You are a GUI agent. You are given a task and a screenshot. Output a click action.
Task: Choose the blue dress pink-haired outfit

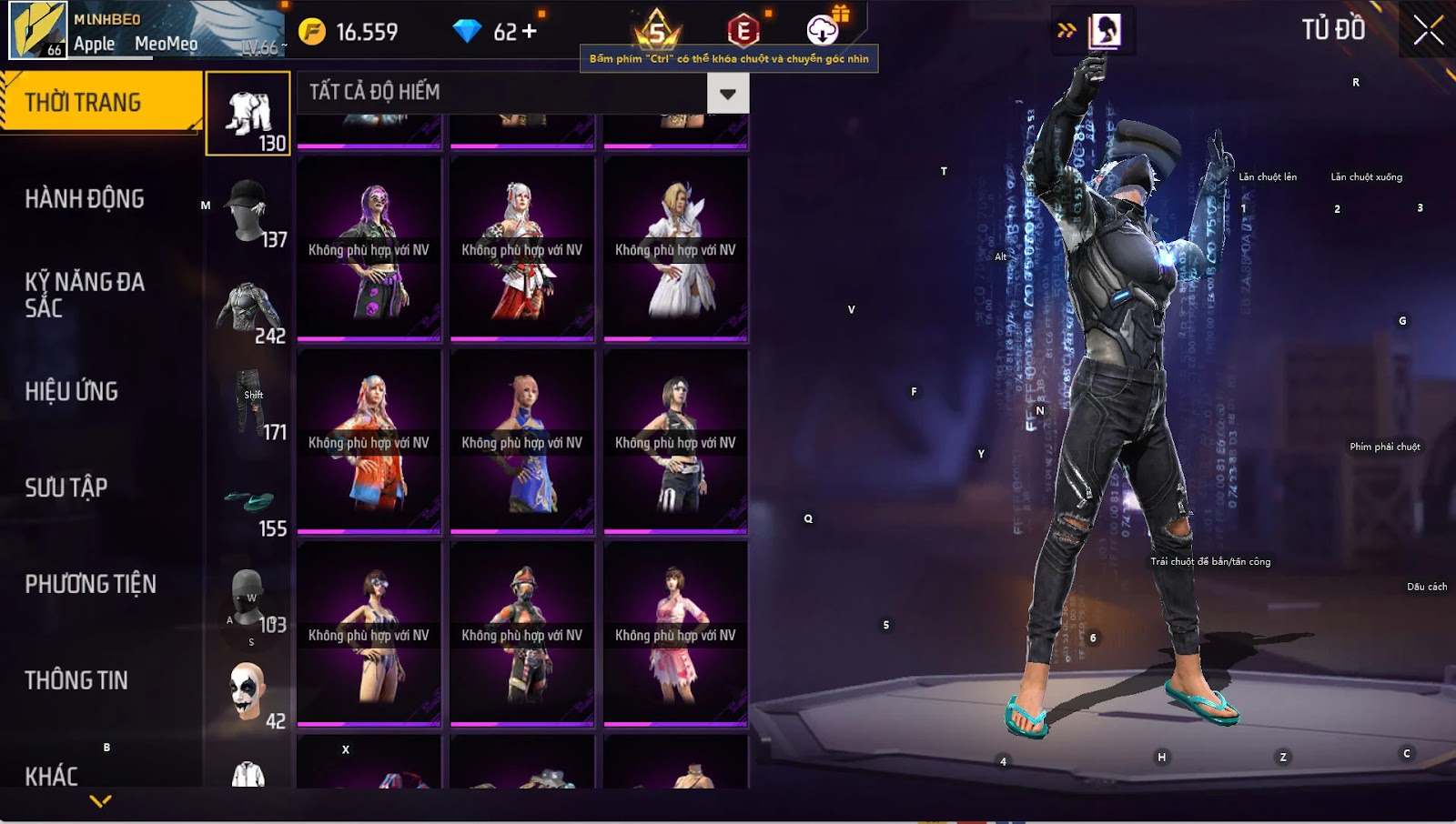click(521, 443)
